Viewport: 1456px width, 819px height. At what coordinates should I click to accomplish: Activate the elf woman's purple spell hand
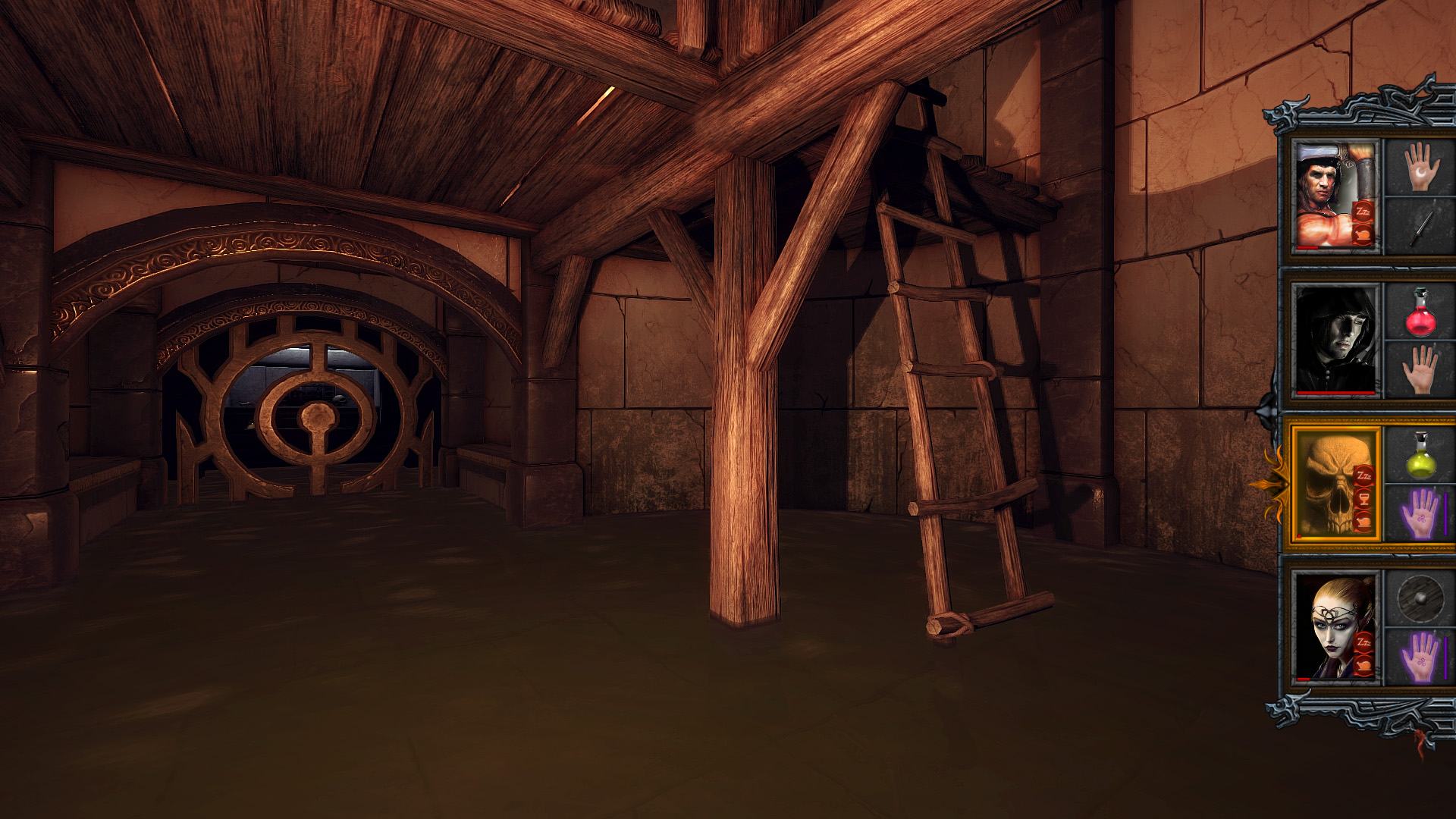[x=1416, y=656]
